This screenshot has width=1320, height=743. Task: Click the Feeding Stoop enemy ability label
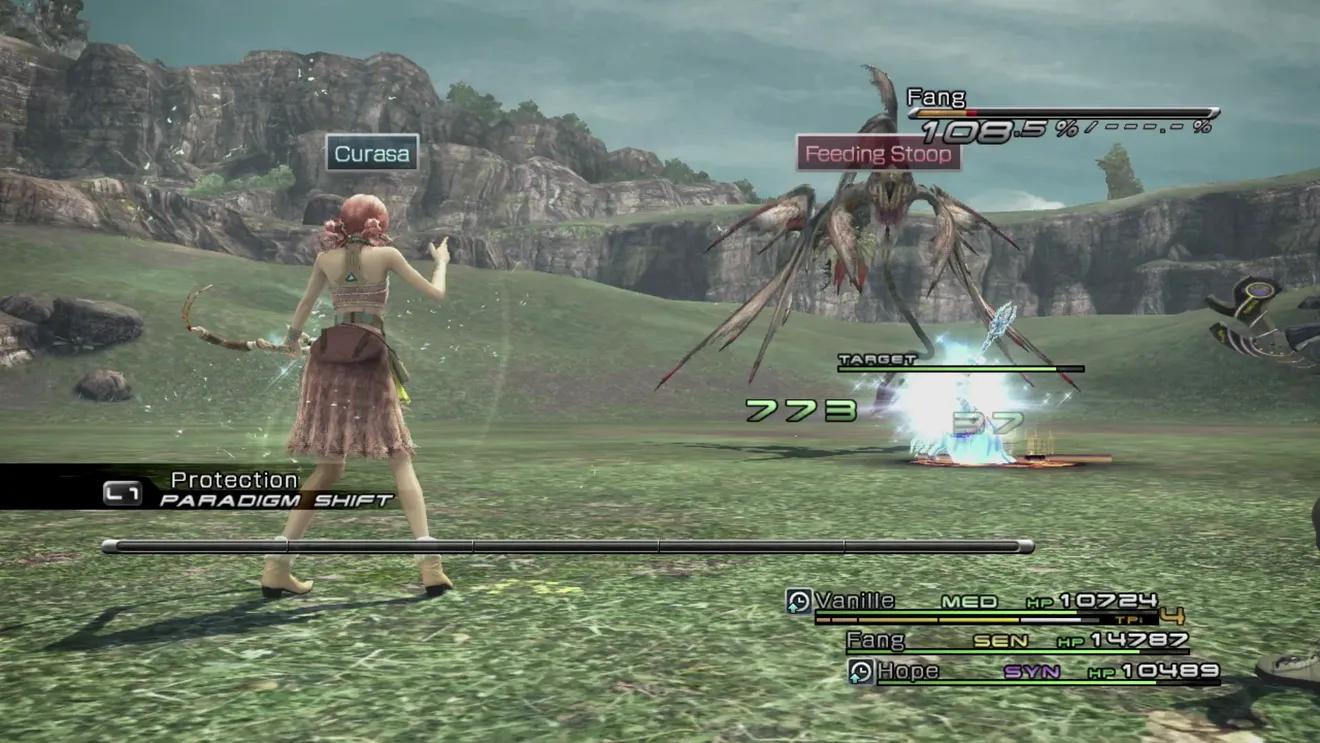point(877,154)
